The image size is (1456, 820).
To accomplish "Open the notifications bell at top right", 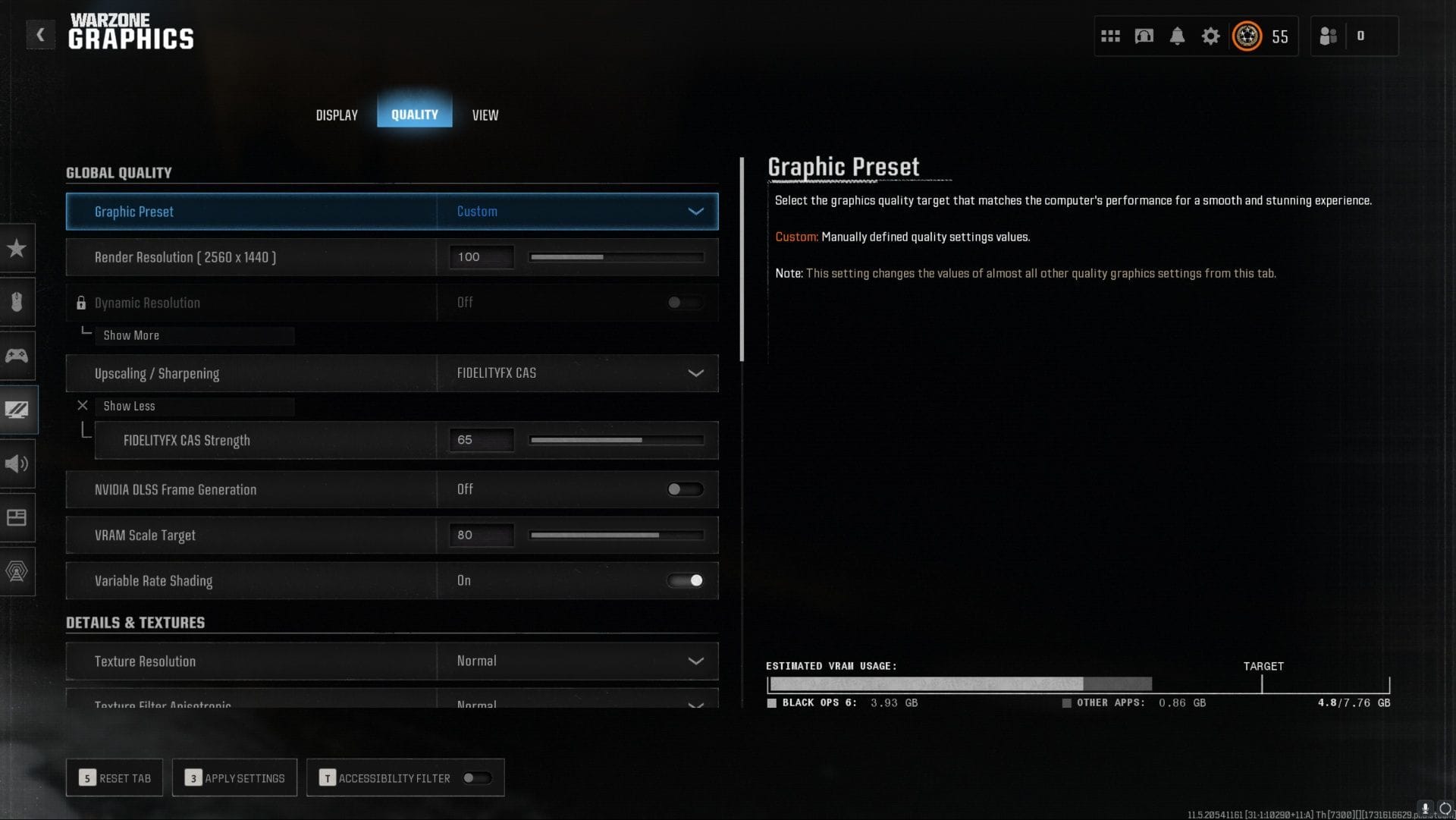I will [1178, 36].
